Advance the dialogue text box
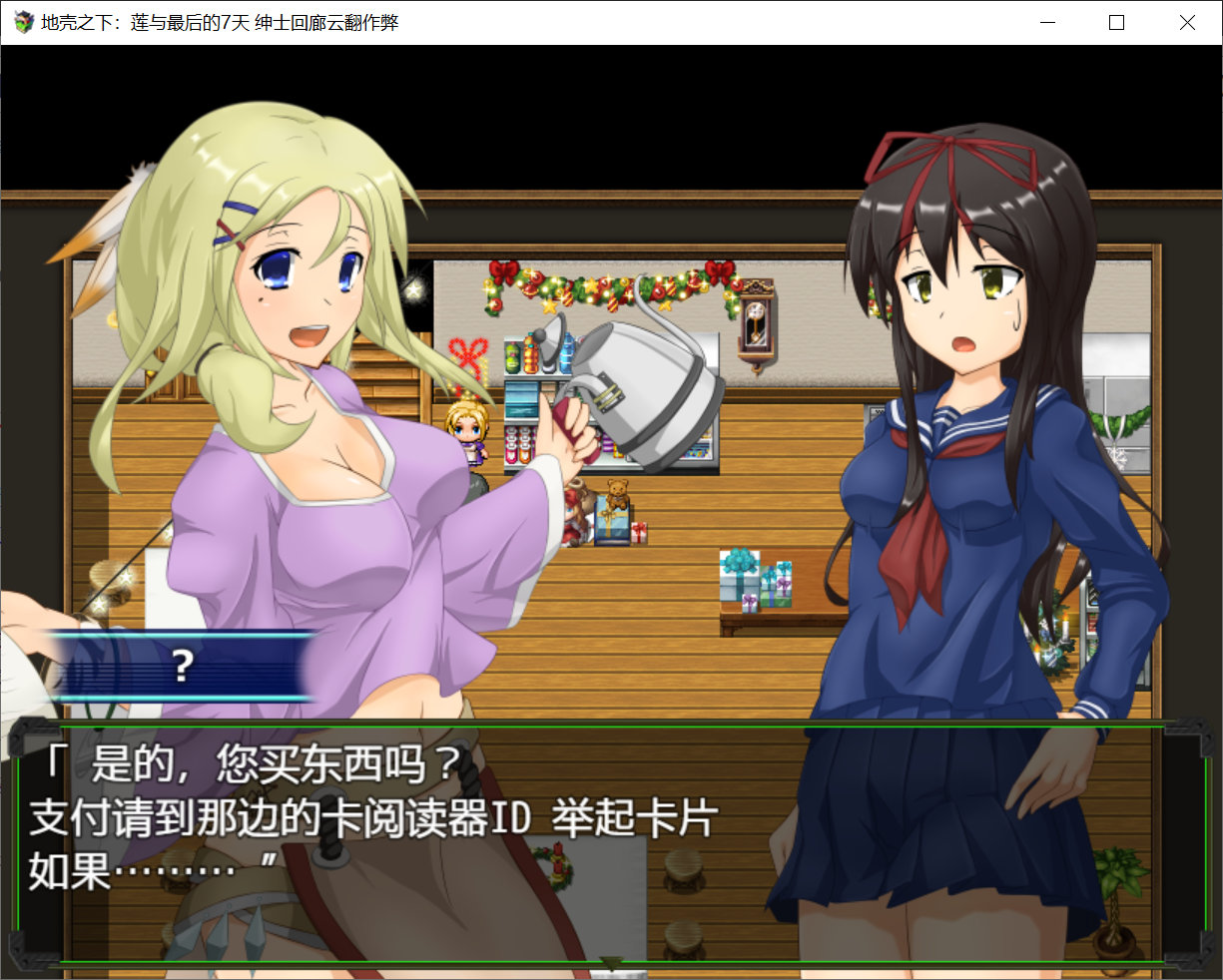Image resolution: width=1223 pixels, height=980 pixels. click(x=609, y=843)
